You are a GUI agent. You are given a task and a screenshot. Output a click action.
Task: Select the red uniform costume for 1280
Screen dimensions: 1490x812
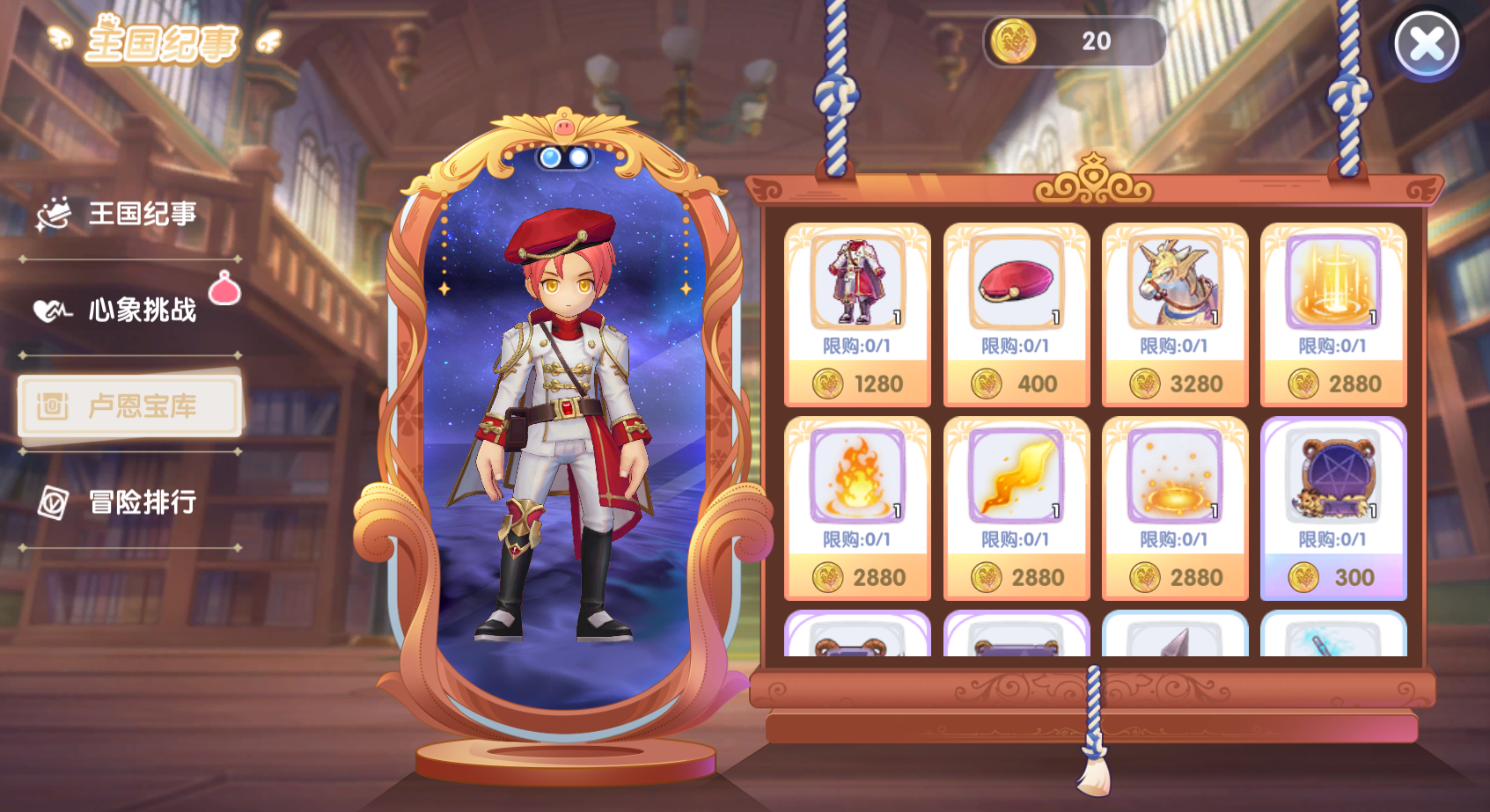[x=856, y=314]
